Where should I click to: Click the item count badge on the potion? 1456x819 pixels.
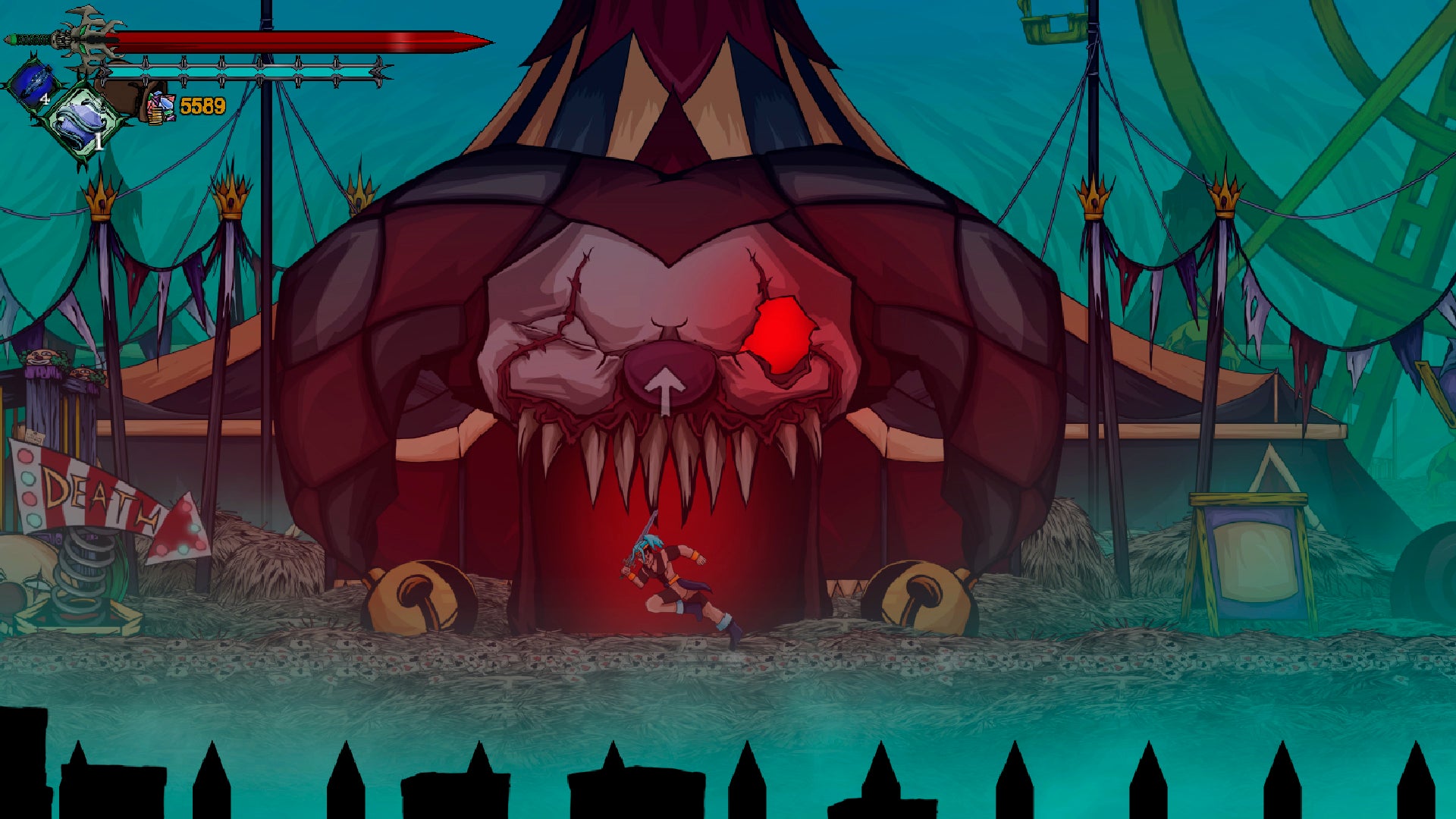coord(44,100)
